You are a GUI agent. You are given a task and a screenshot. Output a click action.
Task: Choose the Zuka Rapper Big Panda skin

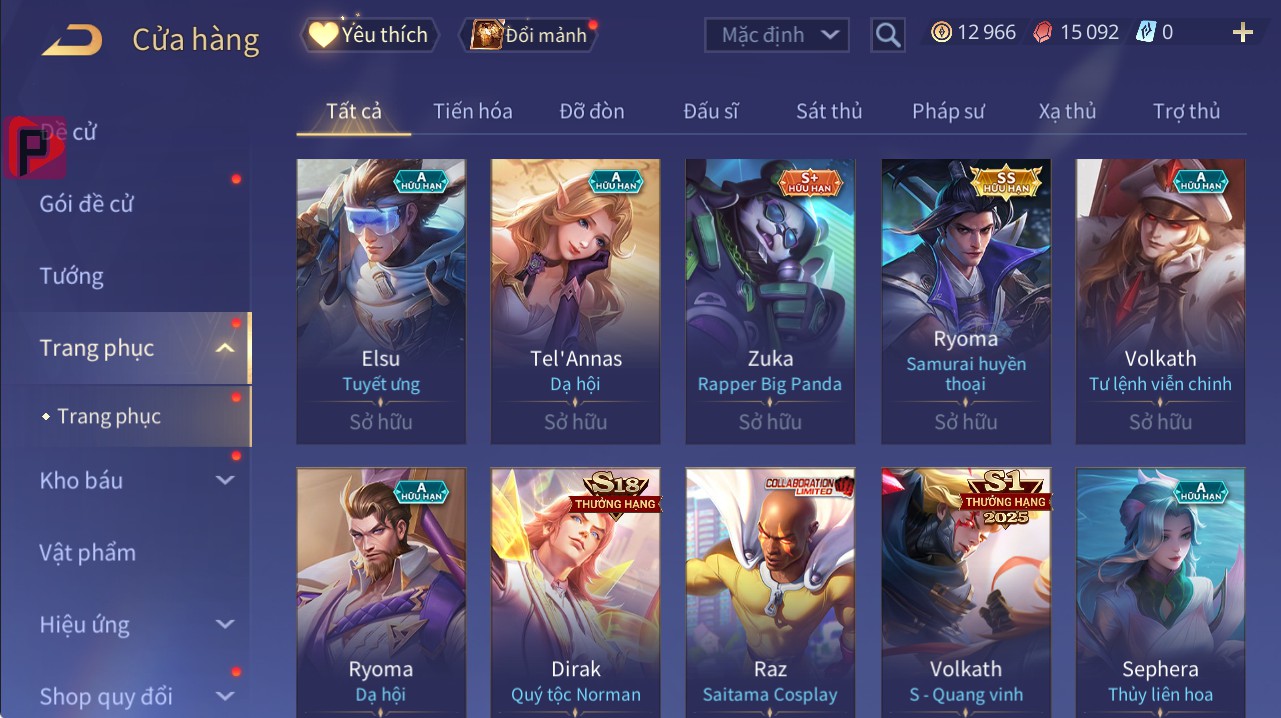(x=770, y=300)
